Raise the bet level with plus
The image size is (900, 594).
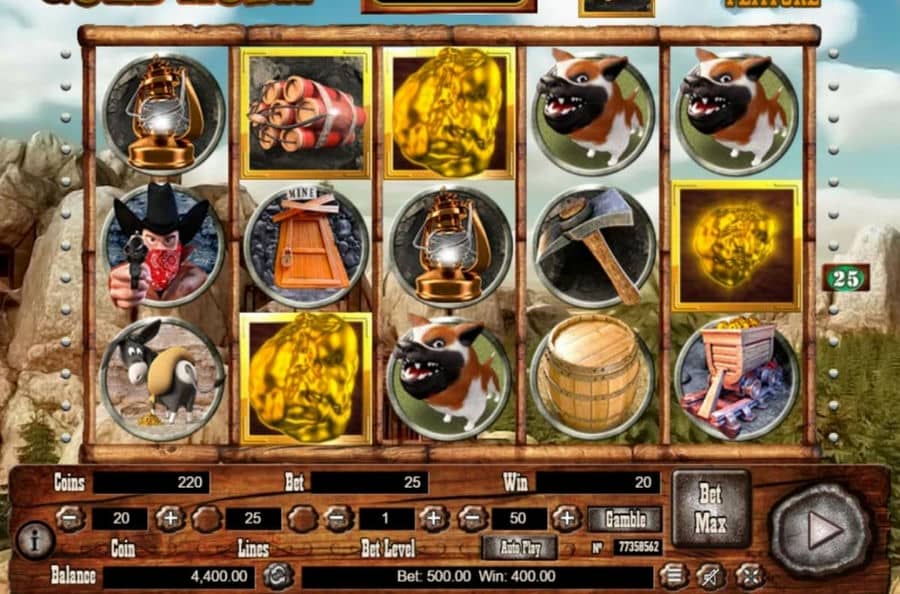pyautogui.click(x=433, y=518)
